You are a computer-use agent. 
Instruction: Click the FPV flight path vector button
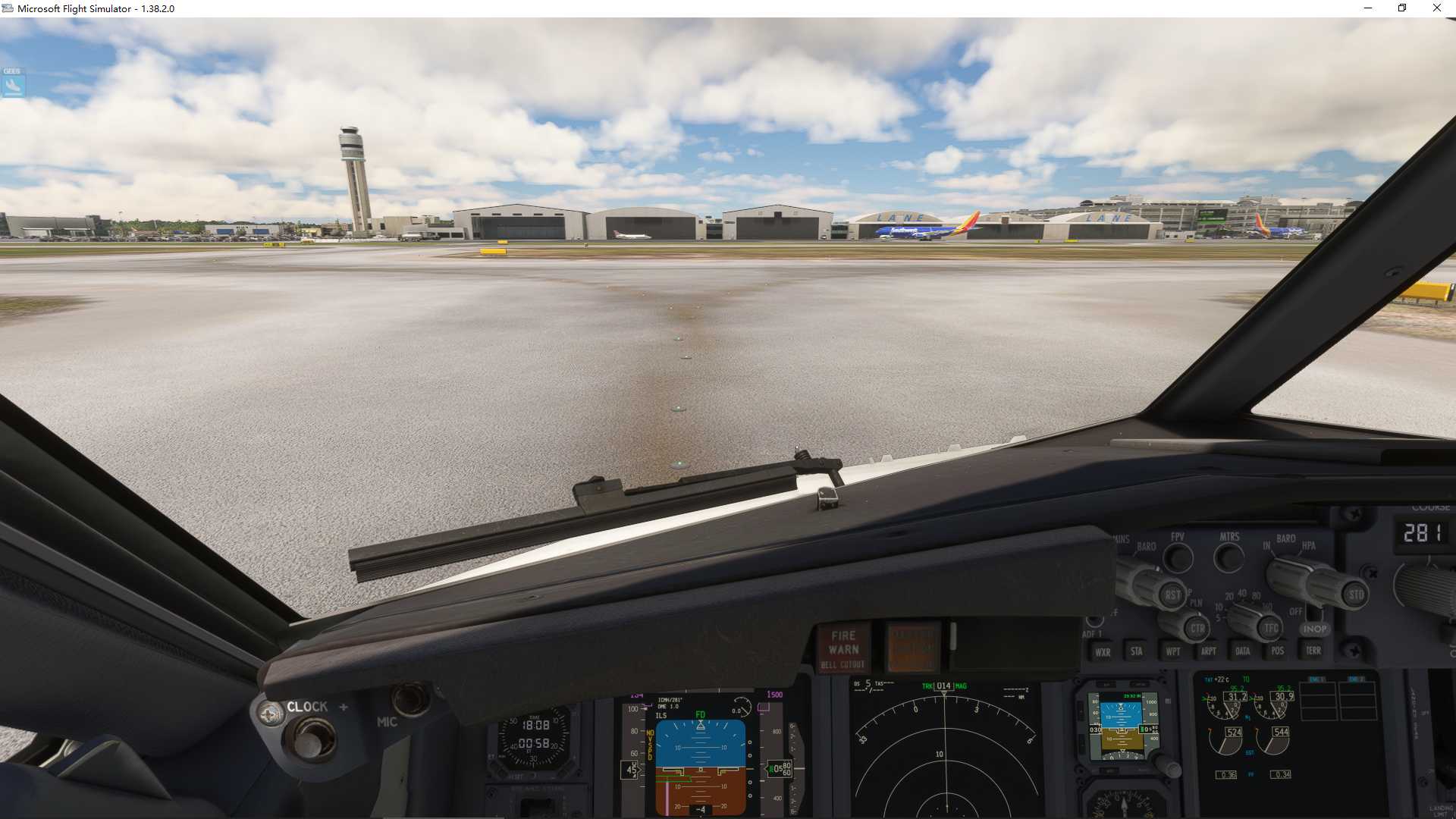point(1178,558)
